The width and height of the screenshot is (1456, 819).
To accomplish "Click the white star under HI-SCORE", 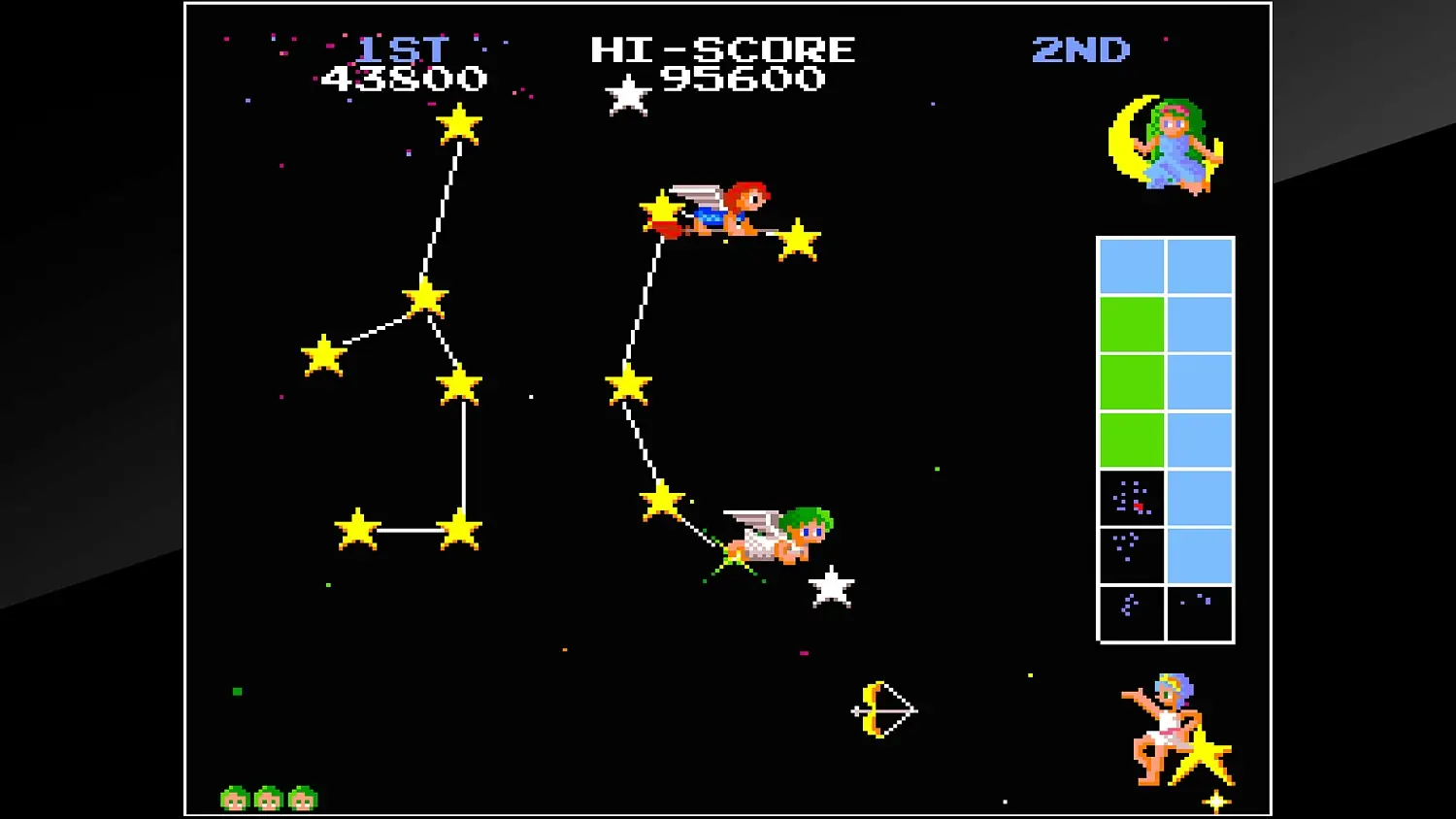I will tap(630, 95).
